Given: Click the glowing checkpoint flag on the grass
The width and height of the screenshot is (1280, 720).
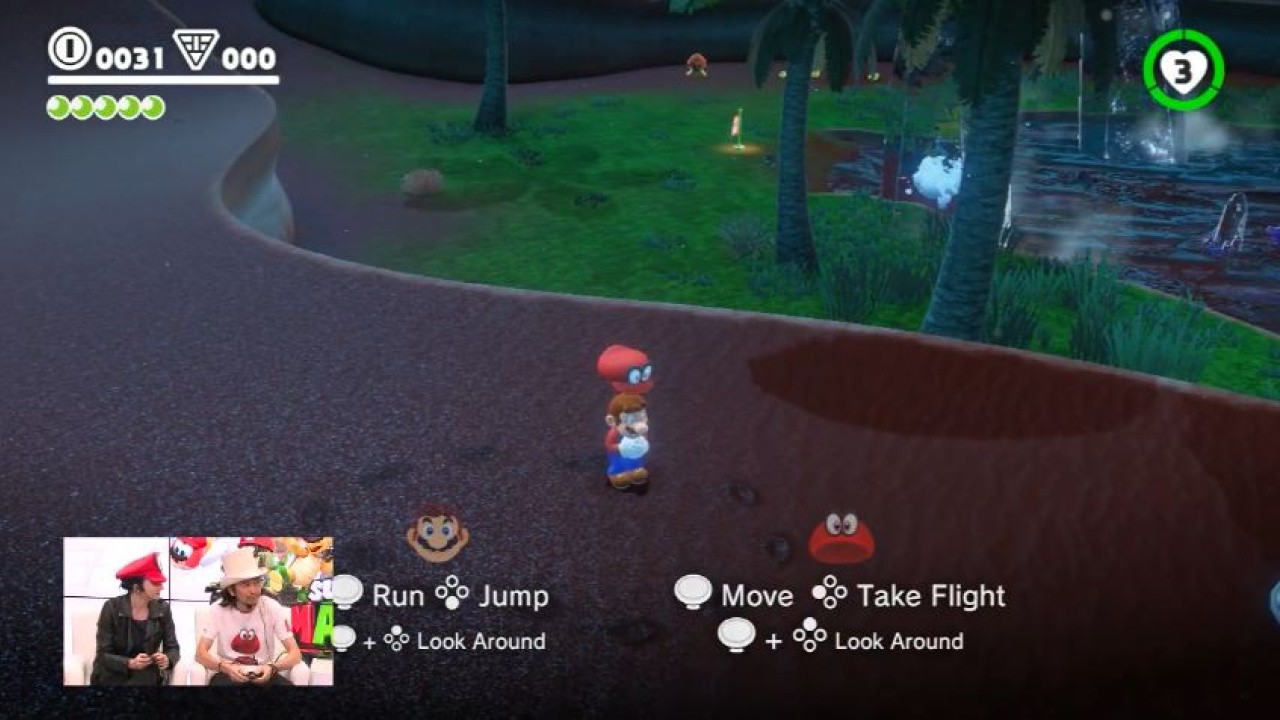Looking at the screenshot, I should tap(738, 130).
